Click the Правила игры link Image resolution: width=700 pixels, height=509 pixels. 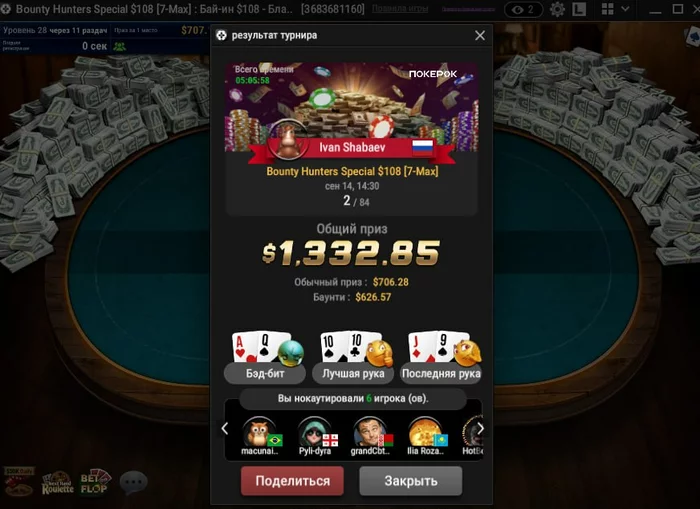(399, 9)
